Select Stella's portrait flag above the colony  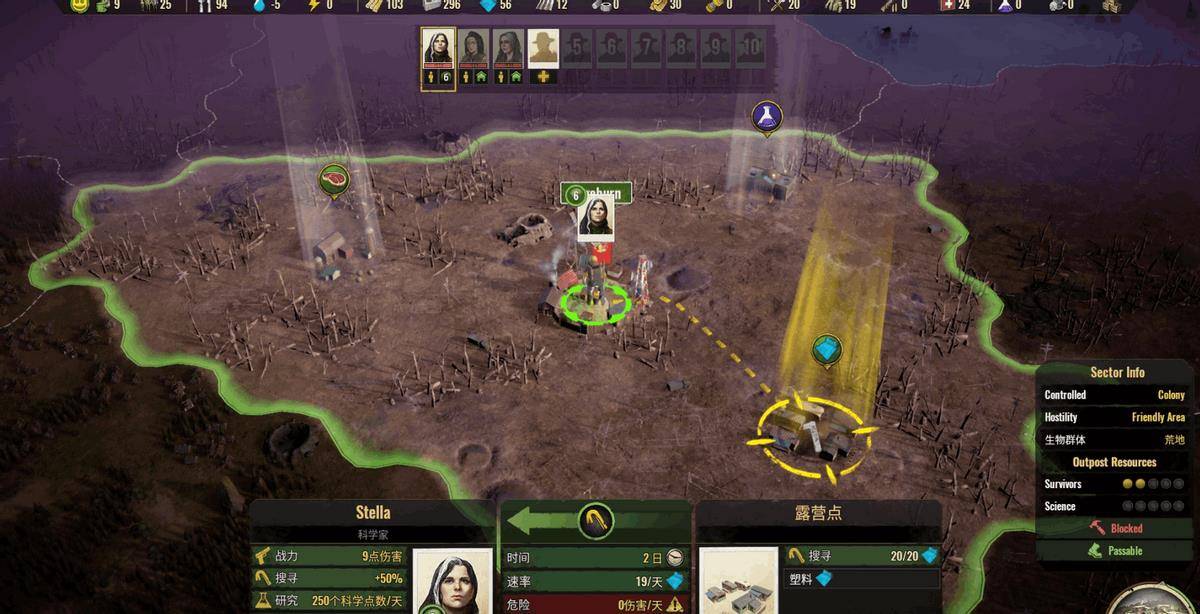pyautogui.click(x=595, y=218)
